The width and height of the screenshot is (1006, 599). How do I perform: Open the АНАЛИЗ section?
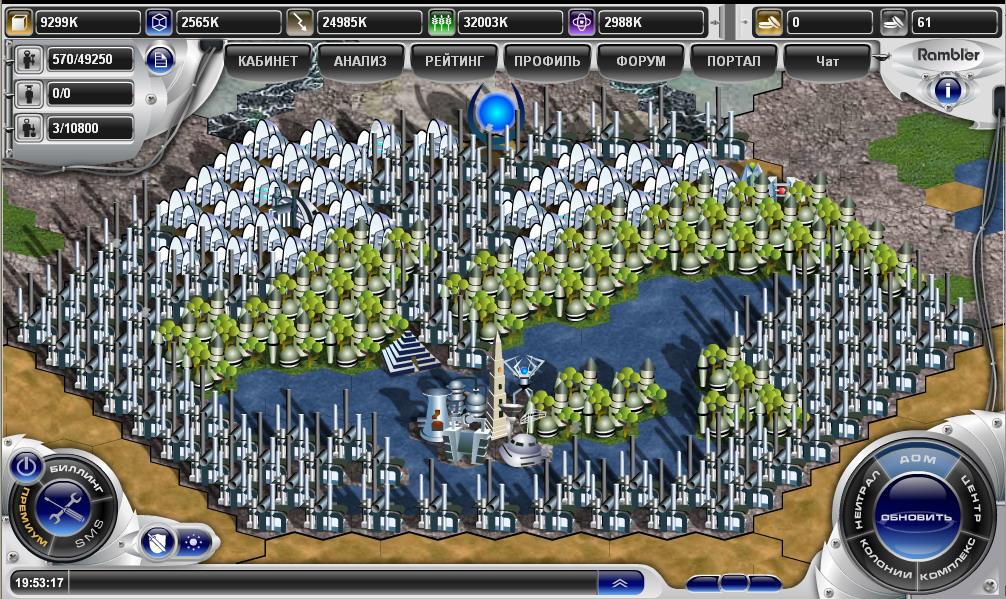click(360, 61)
